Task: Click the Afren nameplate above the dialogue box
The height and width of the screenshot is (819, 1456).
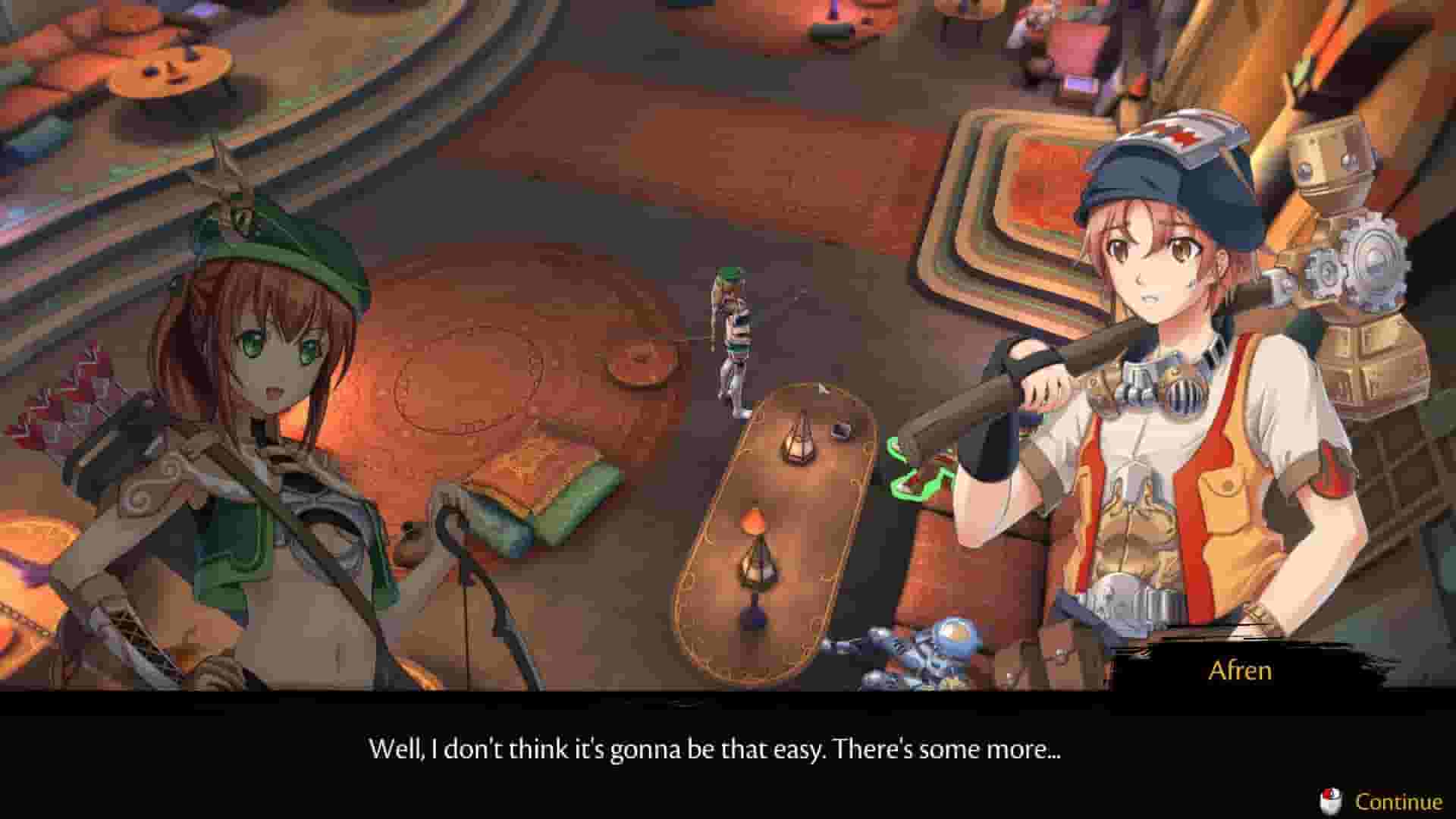Action: tap(1241, 670)
